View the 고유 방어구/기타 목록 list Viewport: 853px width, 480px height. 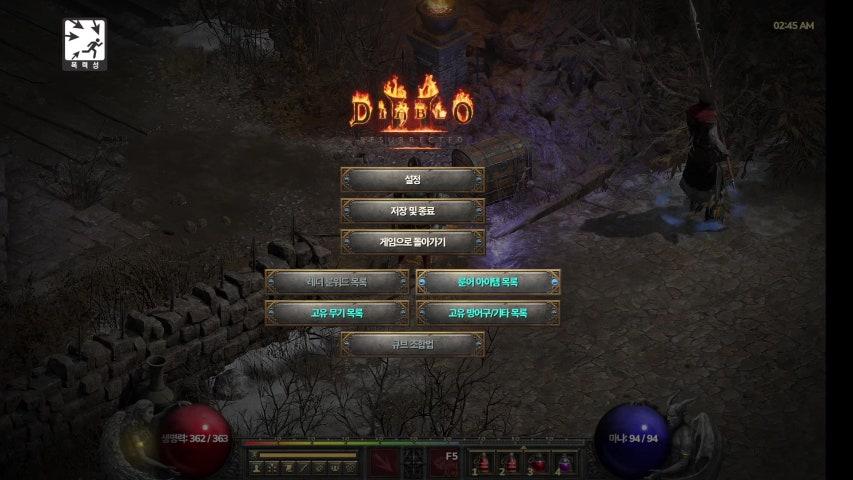point(488,313)
